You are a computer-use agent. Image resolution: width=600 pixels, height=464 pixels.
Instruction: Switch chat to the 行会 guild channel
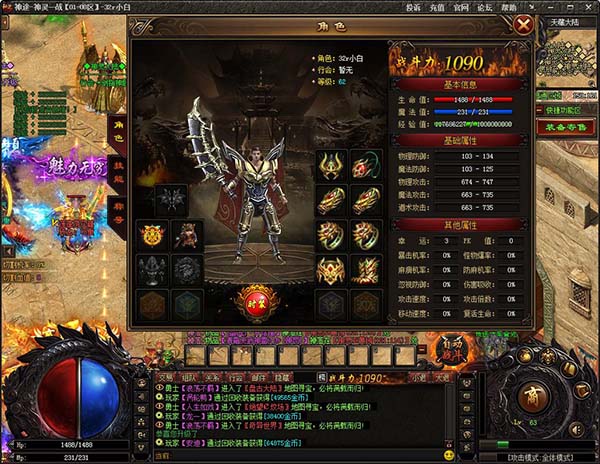coord(232,377)
